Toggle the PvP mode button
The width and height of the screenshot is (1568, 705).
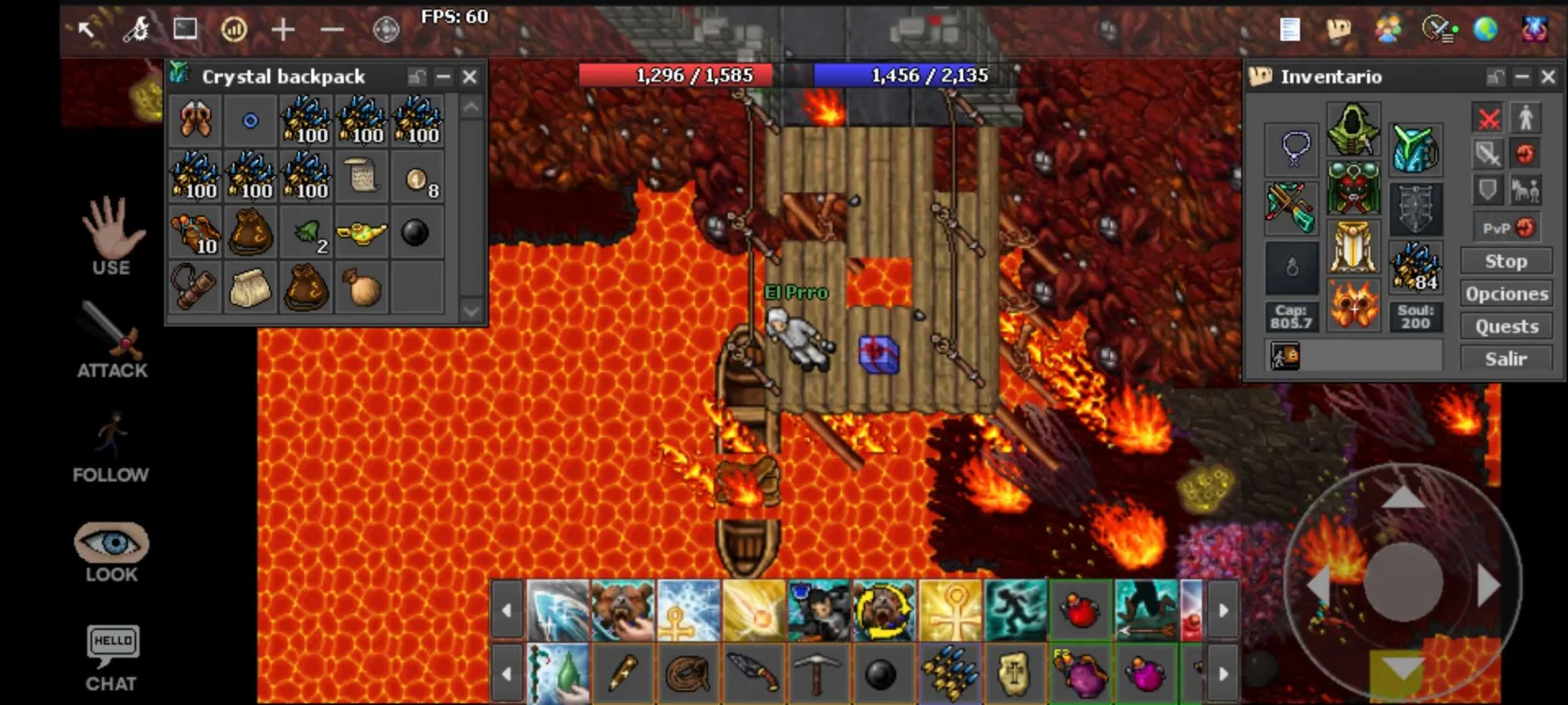pyautogui.click(x=1506, y=228)
